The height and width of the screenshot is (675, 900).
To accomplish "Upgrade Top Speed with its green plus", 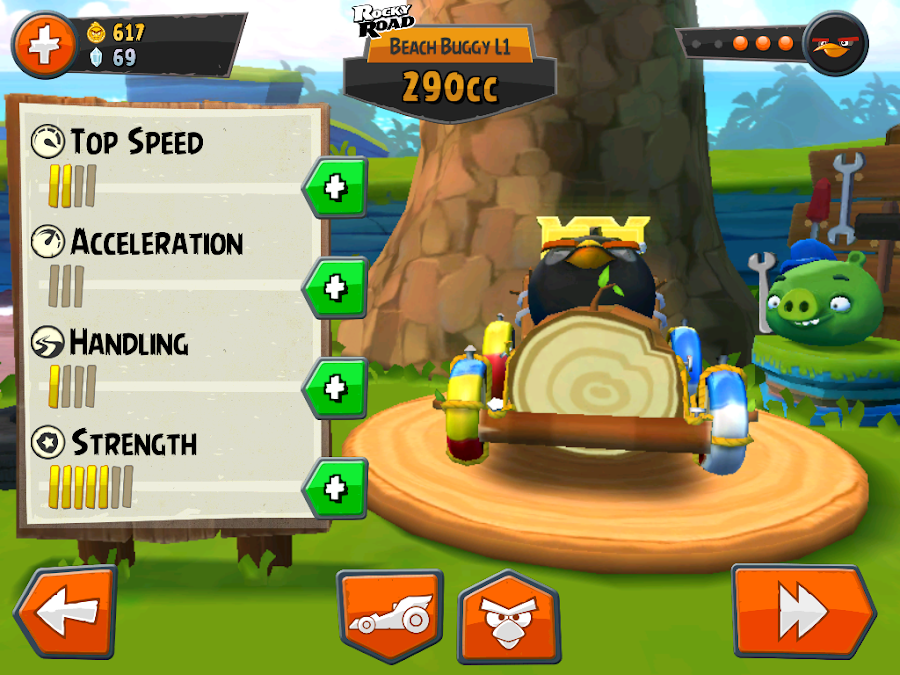I will 336,187.
